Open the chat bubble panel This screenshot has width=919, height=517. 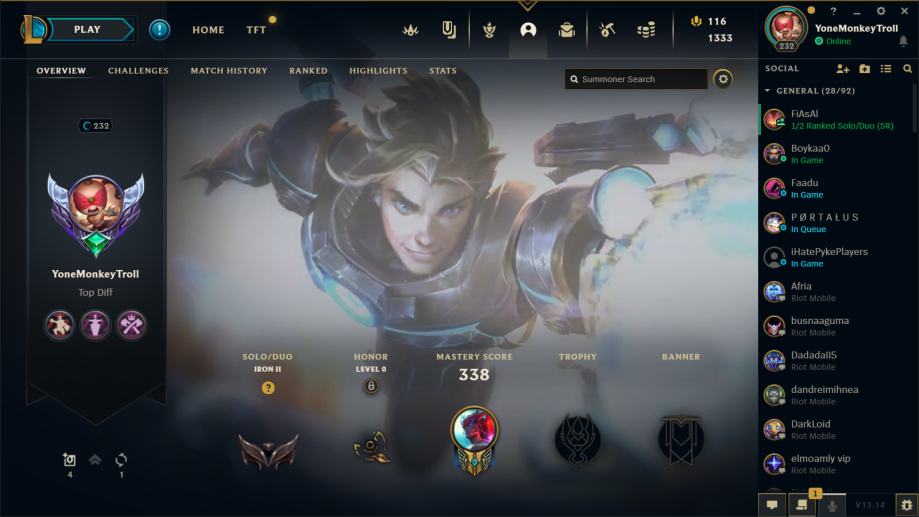click(772, 506)
